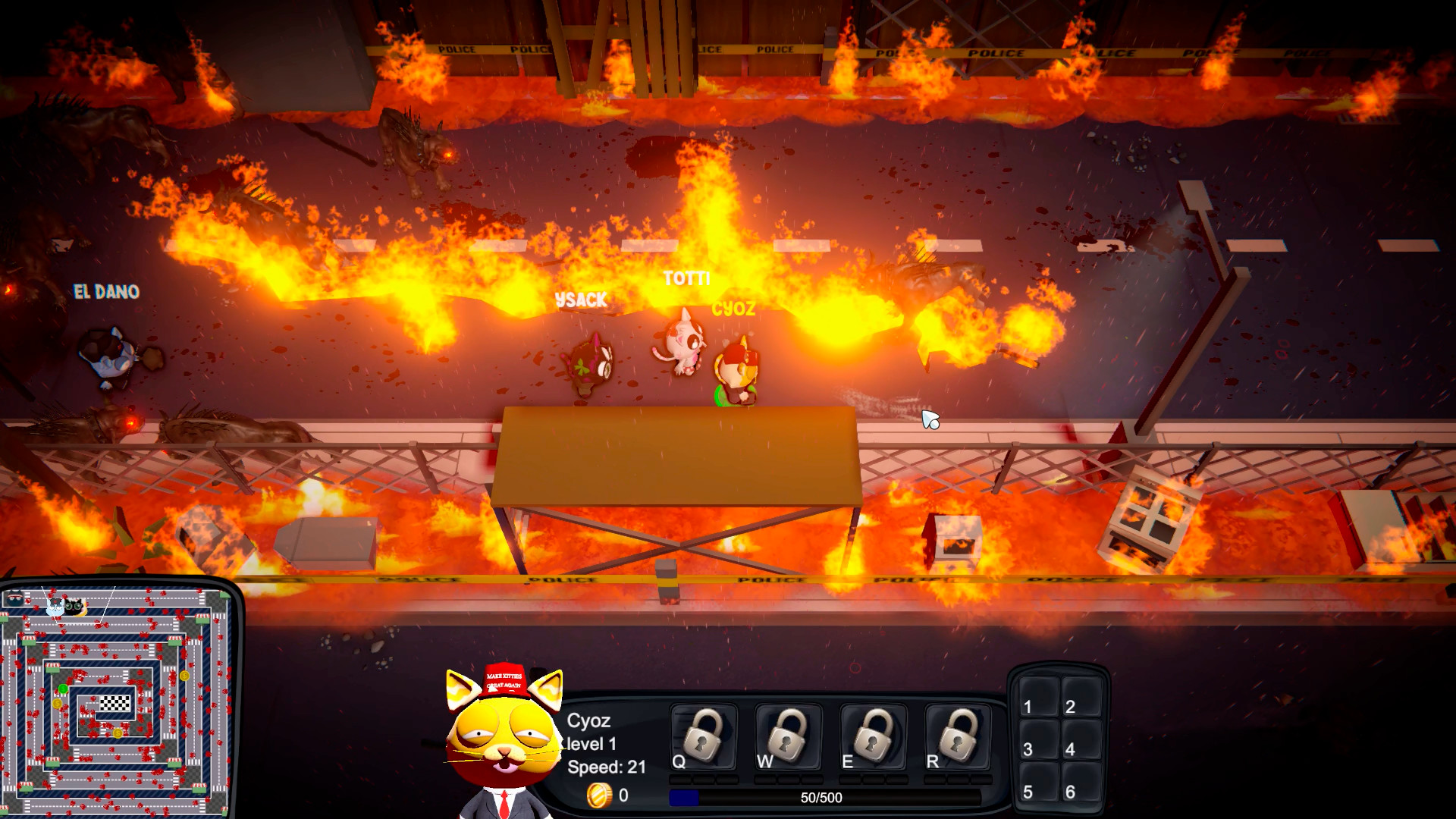The height and width of the screenshot is (819, 1456).
Task: Choose item slot number 2
Action: pyautogui.click(x=1079, y=699)
